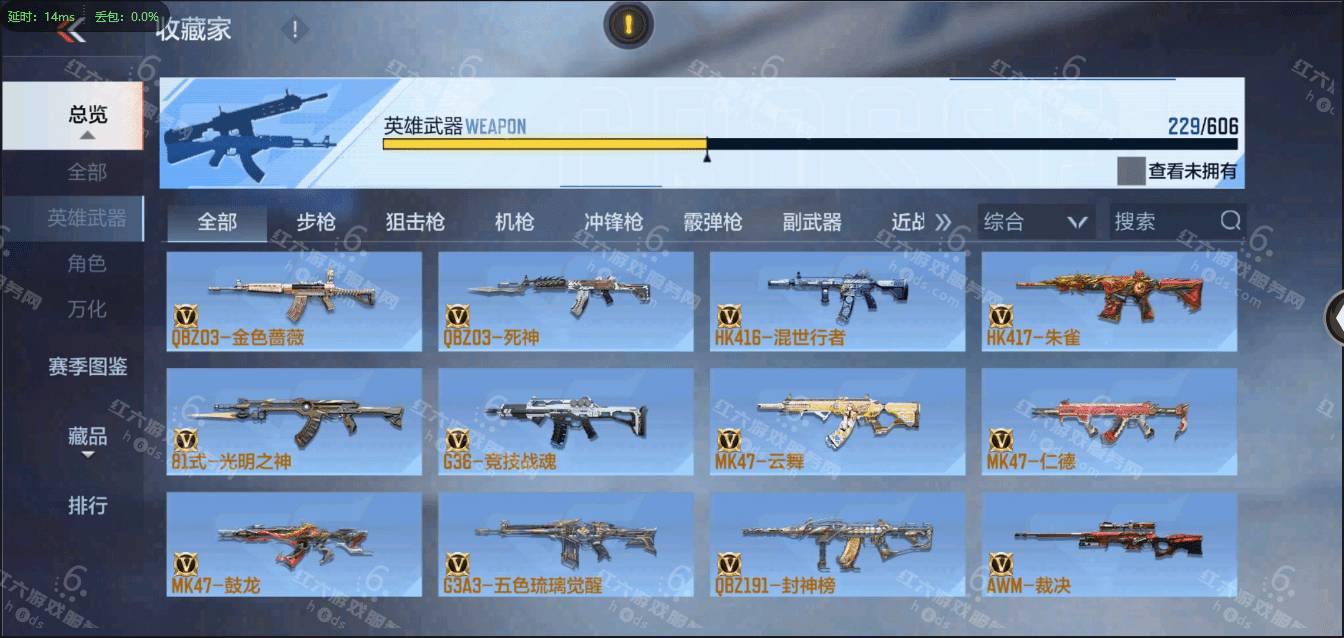The image size is (1344, 638).
Task: Switch to the 狙击枪 weapon tab
Action: click(415, 222)
